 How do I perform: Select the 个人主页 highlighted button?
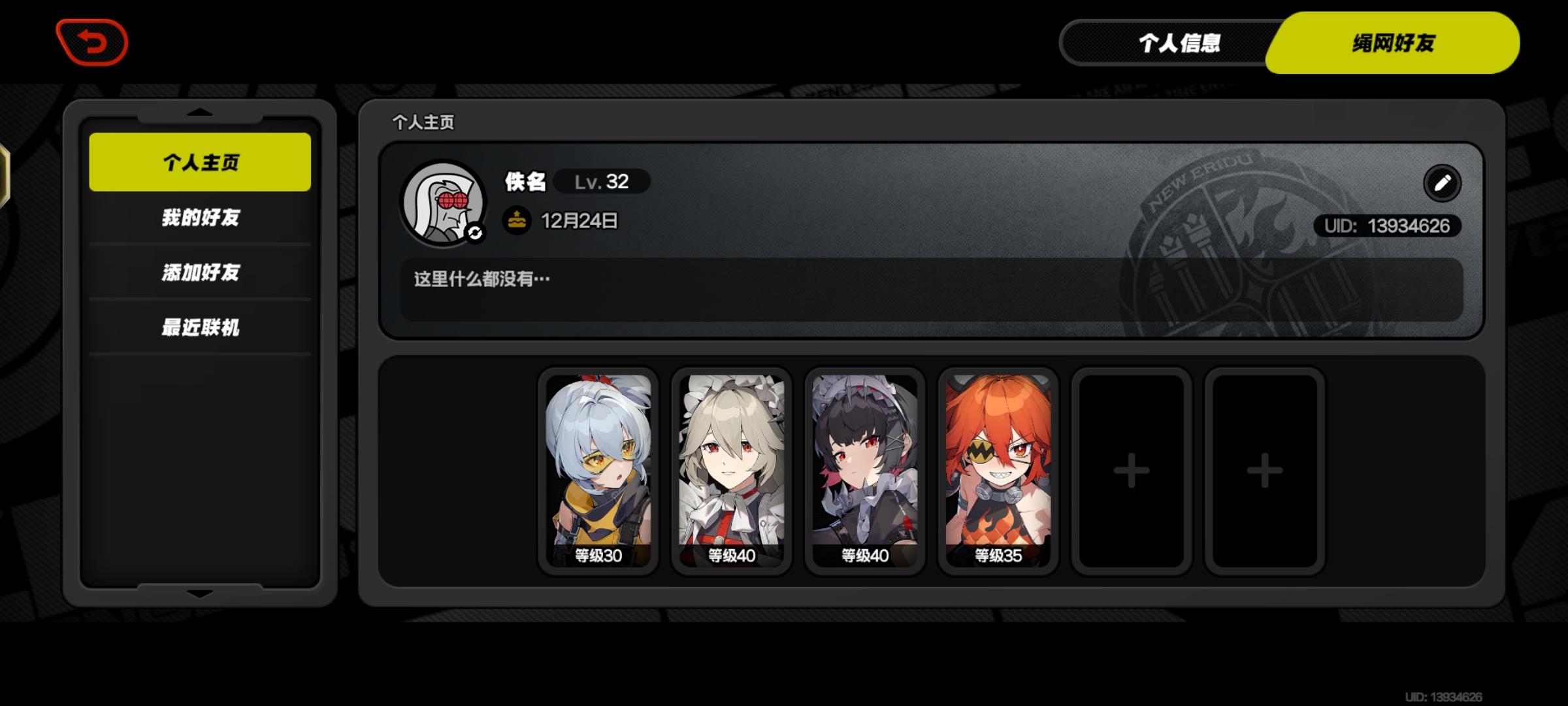point(199,161)
